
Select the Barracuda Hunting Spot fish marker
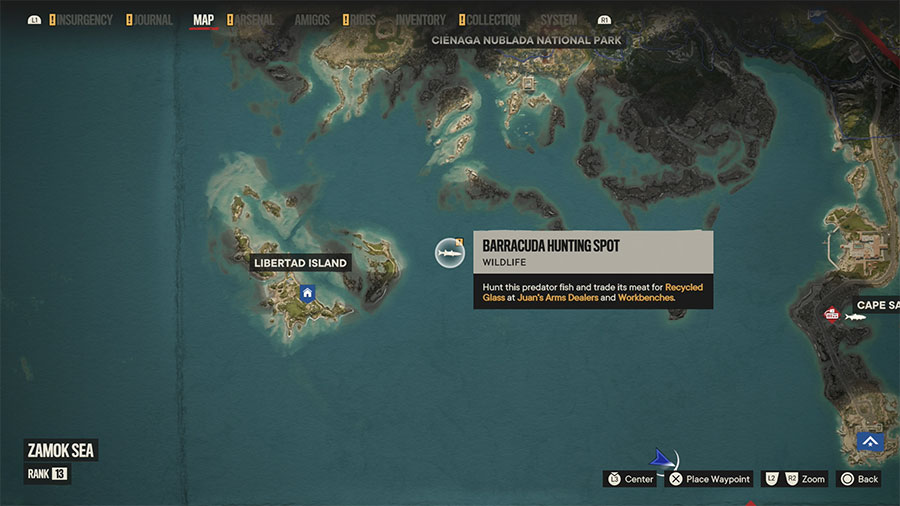[450, 254]
